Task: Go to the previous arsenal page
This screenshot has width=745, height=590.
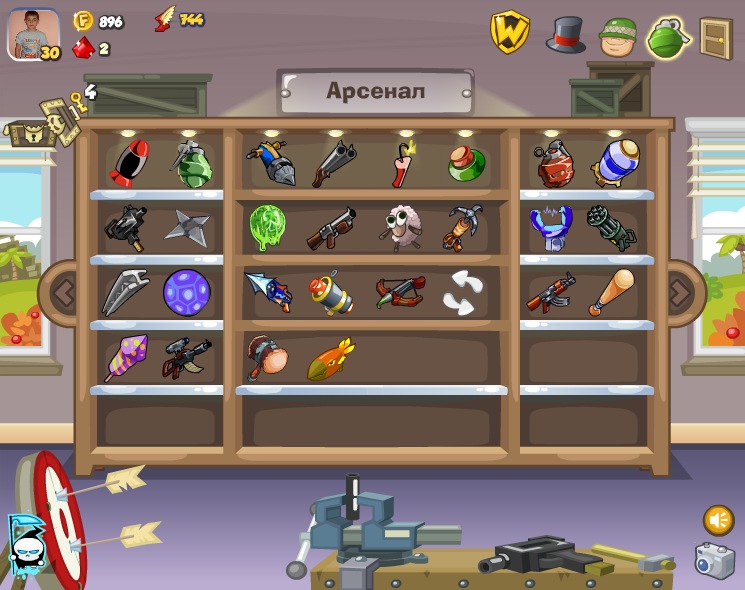Action: coord(64,293)
